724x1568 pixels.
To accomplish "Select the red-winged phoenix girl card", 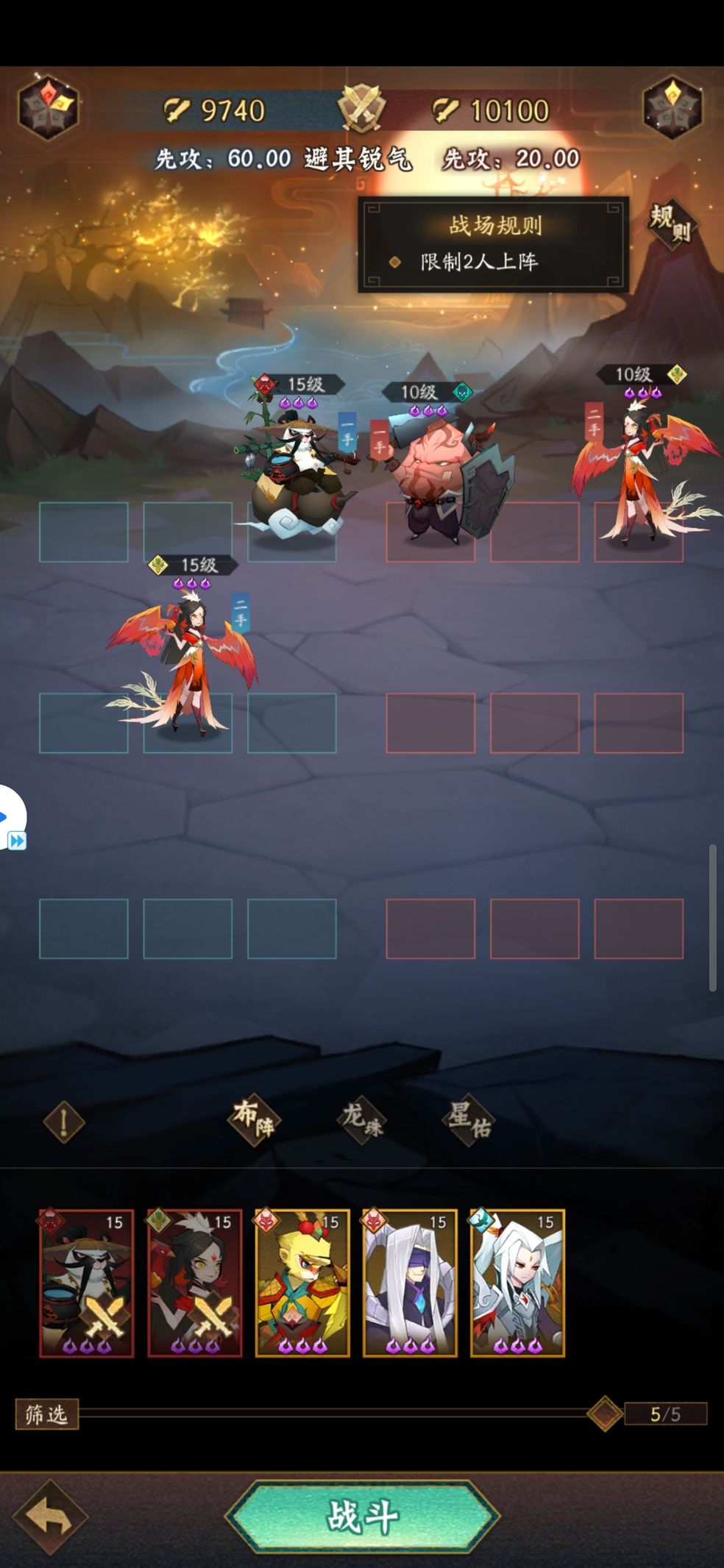I will click(194, 1282).
